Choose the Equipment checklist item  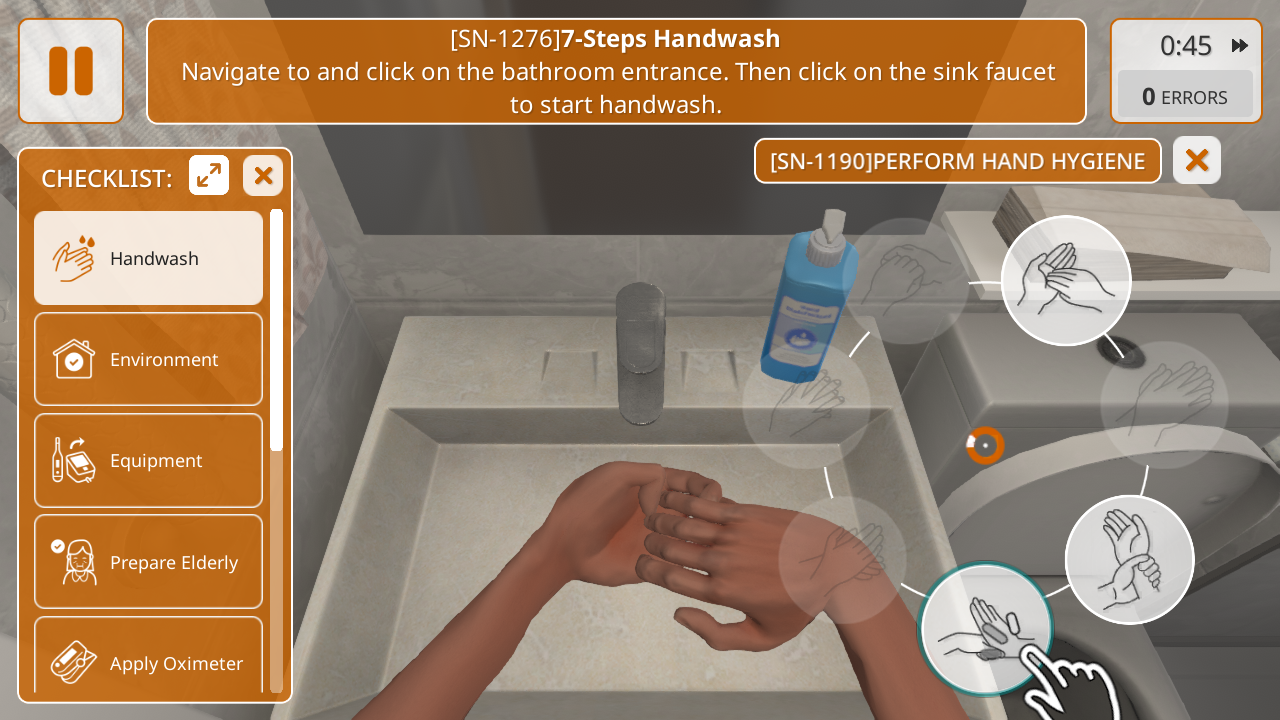tap(148, 460)
